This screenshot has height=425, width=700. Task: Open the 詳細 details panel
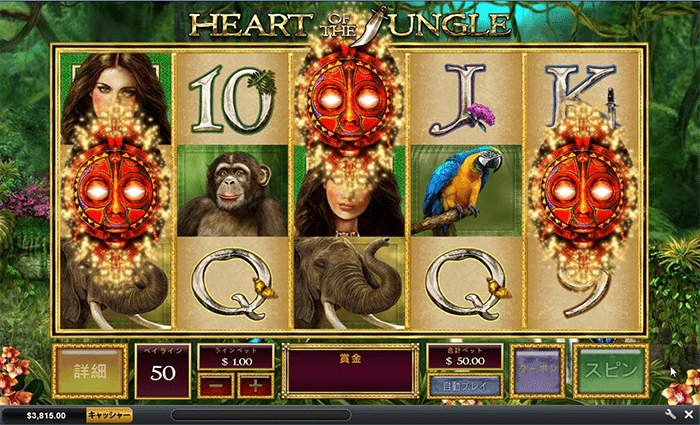(89, 371)
